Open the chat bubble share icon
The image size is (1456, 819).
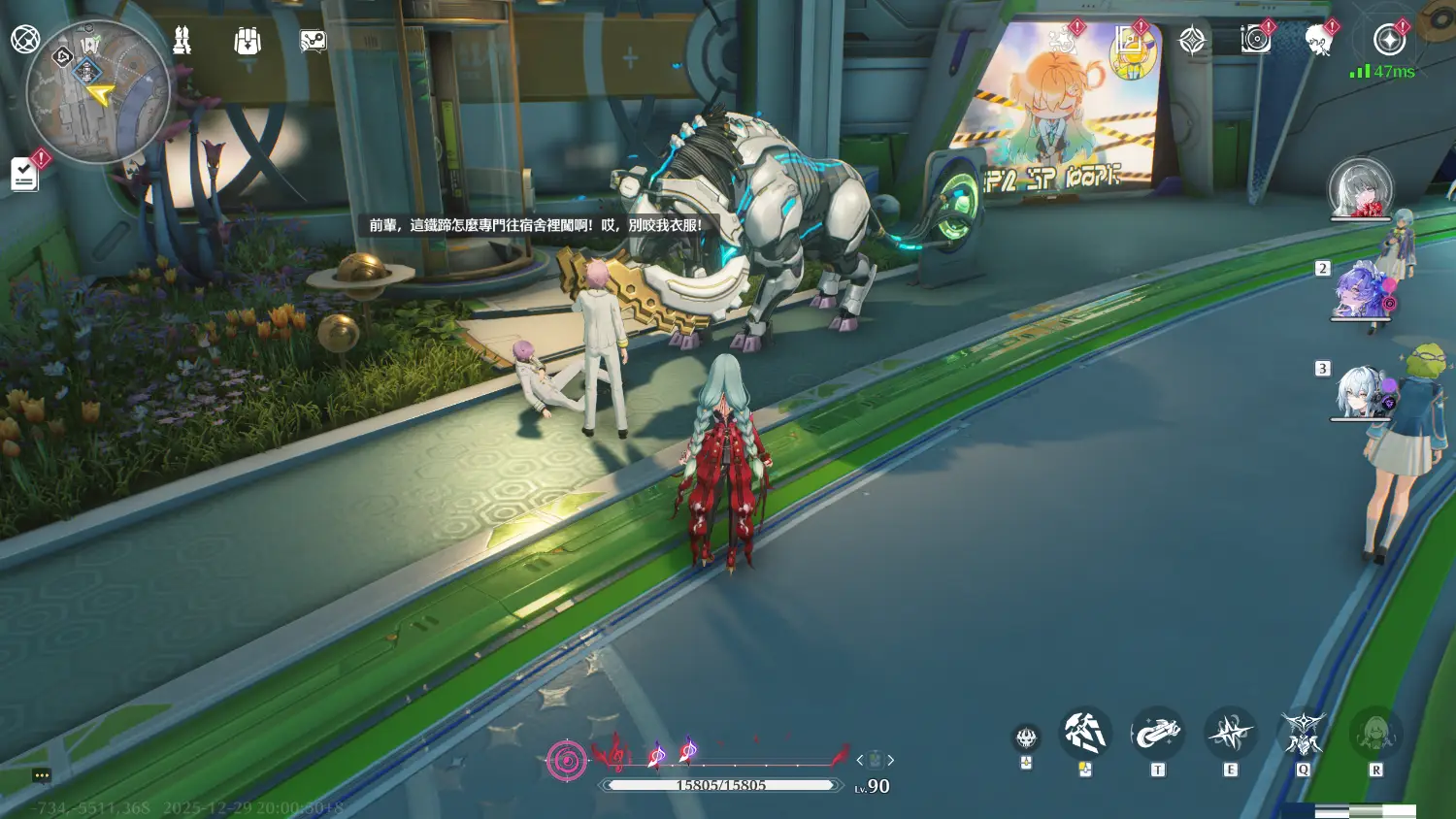coord(313,41)
